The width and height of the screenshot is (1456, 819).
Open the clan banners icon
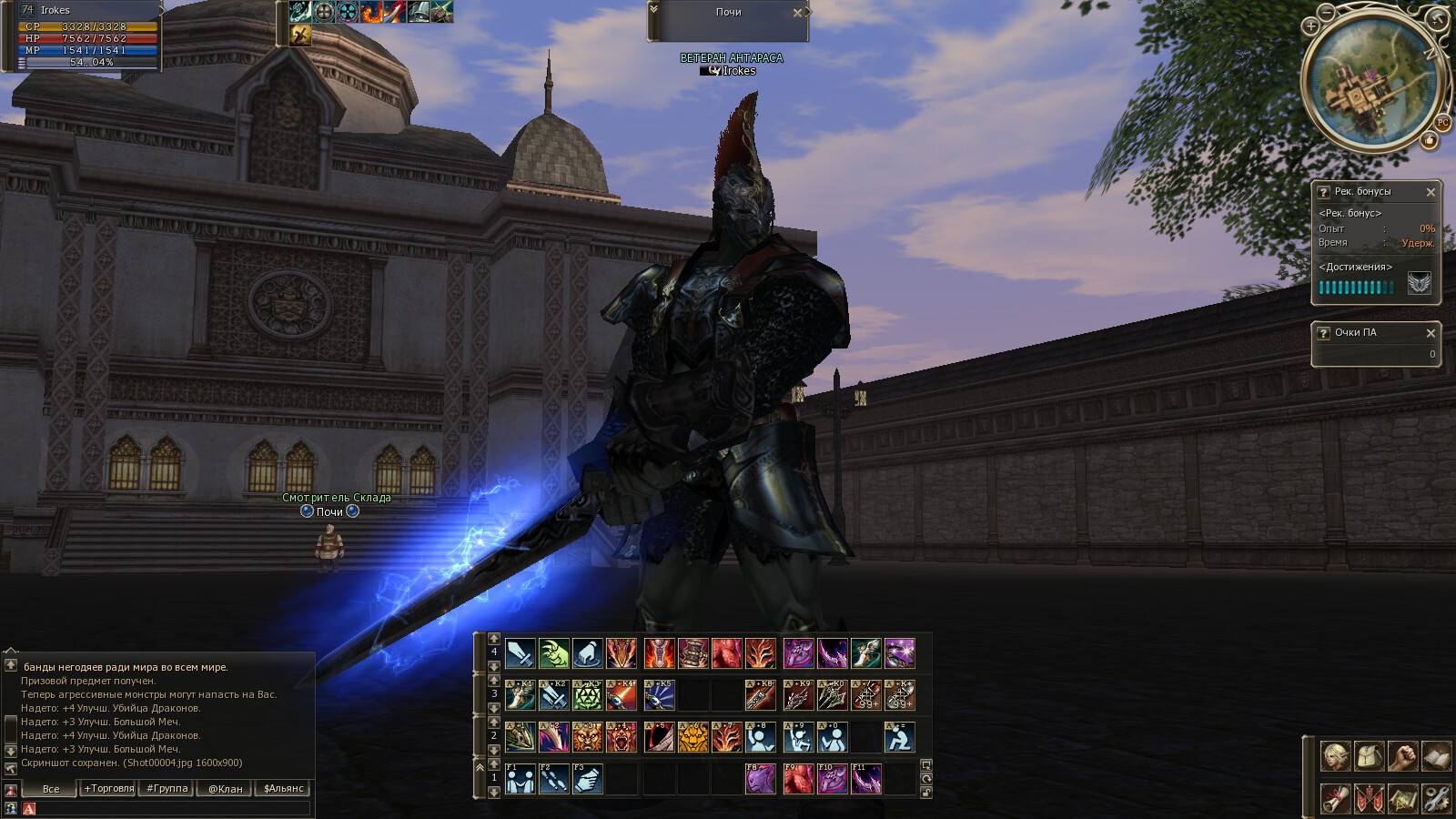coord(1369,798)
